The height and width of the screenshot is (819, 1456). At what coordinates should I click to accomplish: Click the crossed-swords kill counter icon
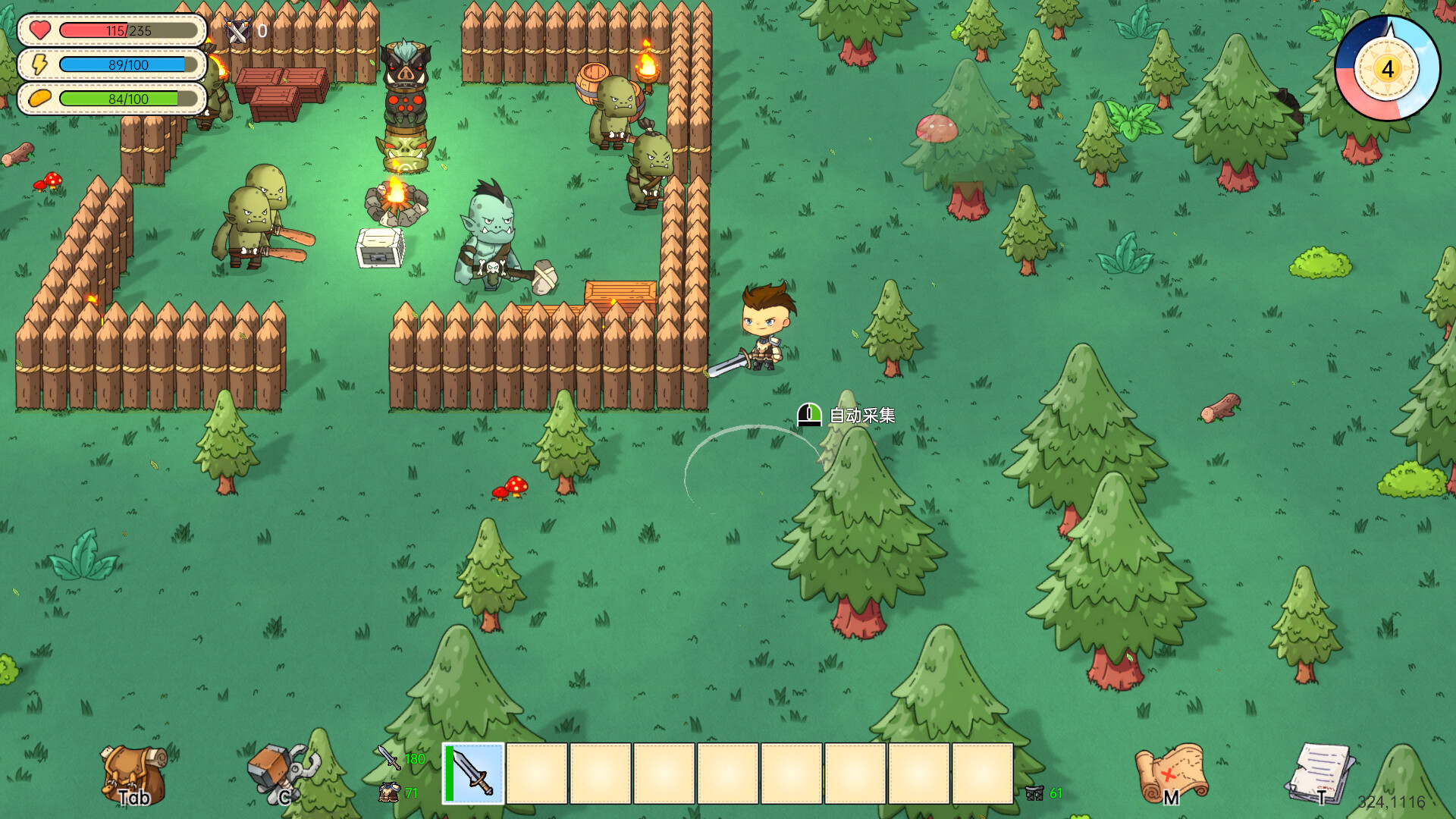point(237,32)
